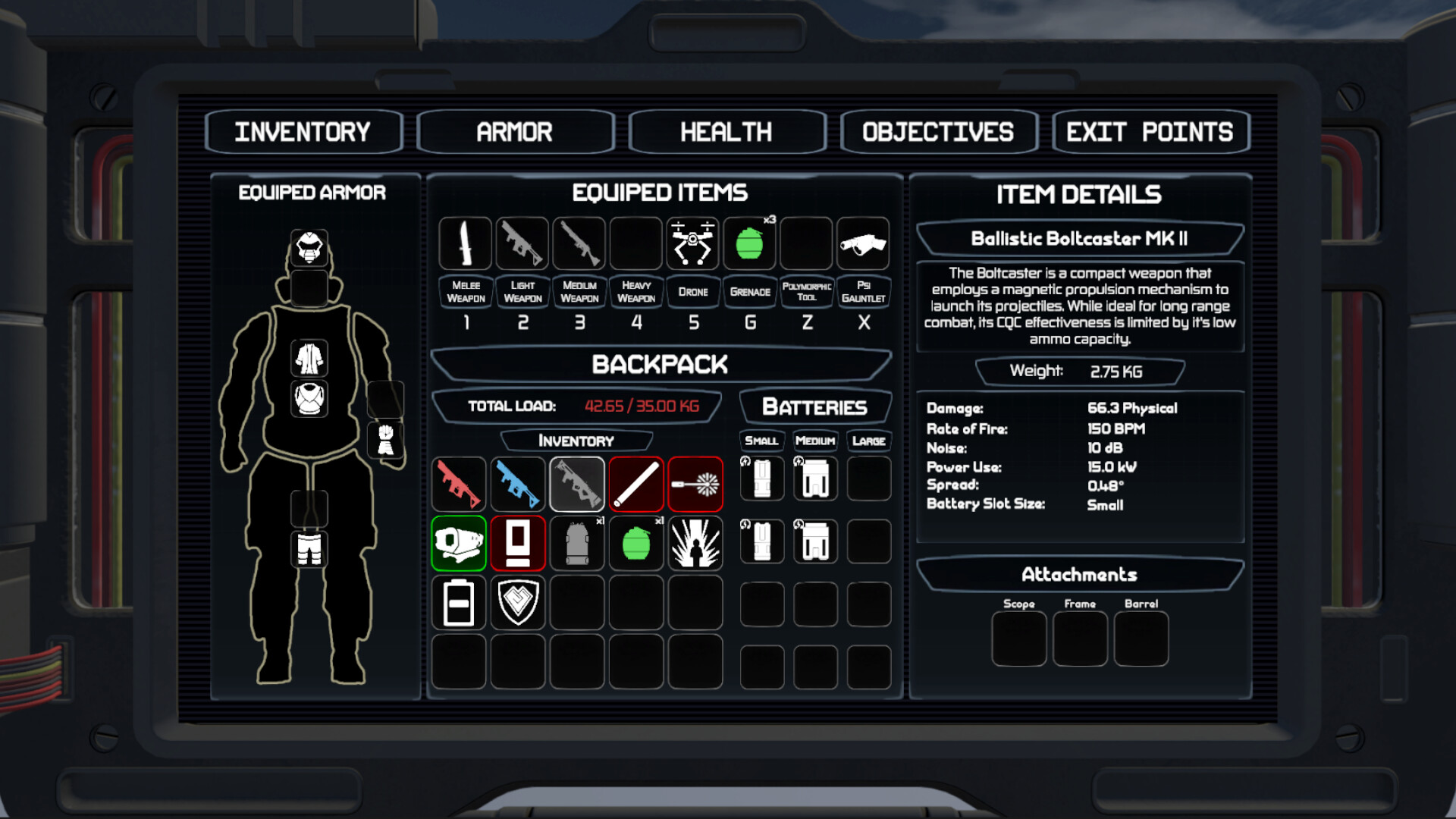1456x819 pixels.
Task: Click the baton item with red border
Action: (x=636, y=484)
